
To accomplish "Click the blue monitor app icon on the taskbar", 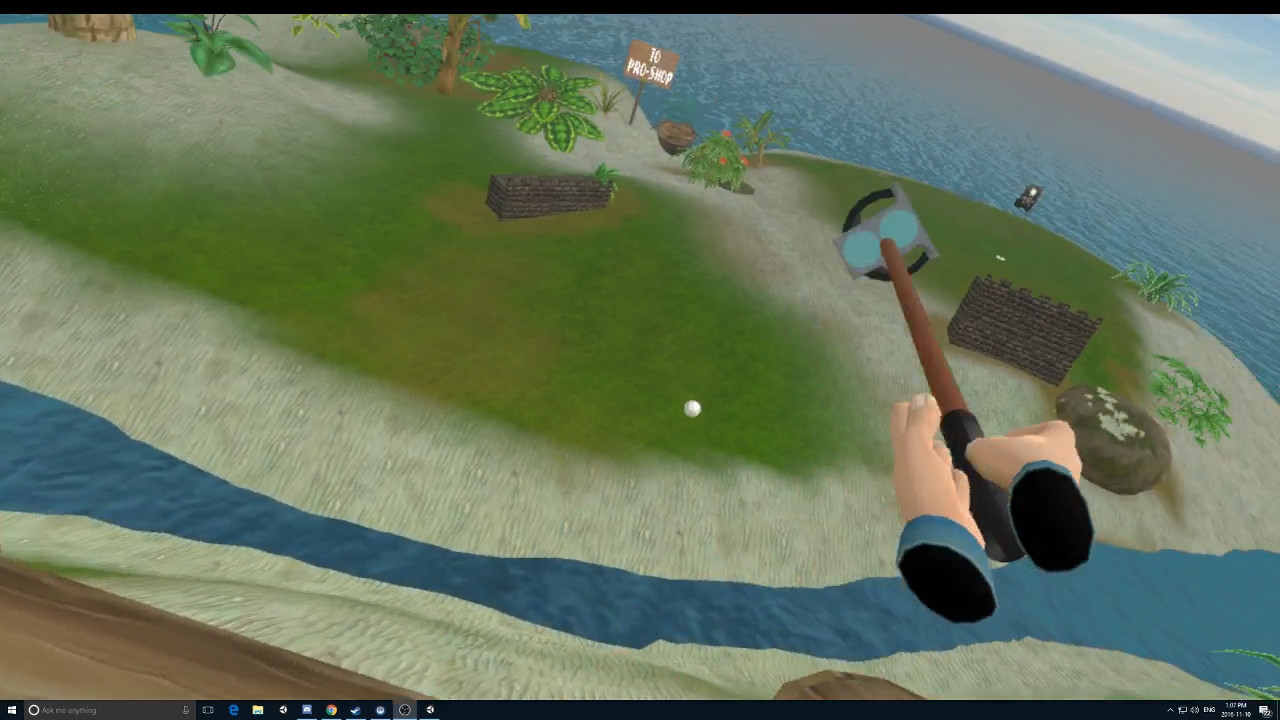I will [306, 710].
